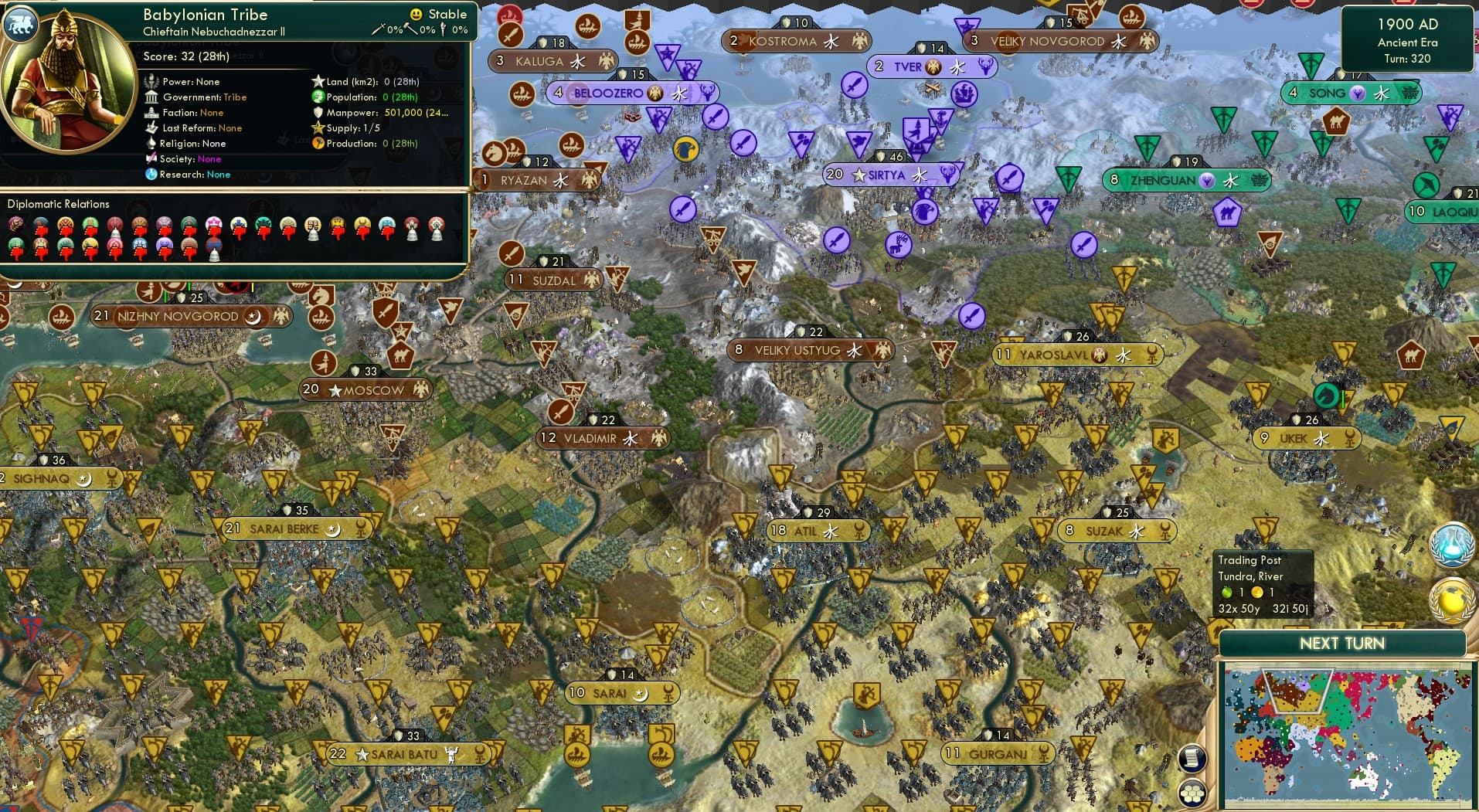Click the Government value reading Tribe
This screenshot has width=1479, height=812.
point(236,97)
